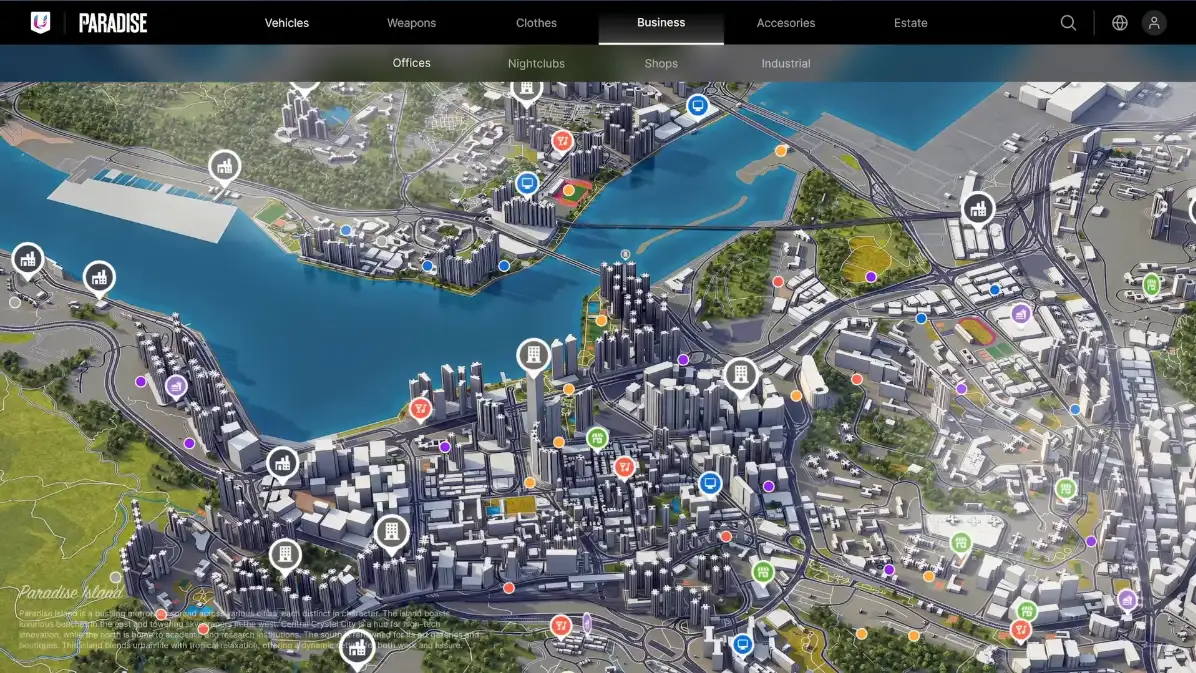Switch to the Shops filter
The width and height of the screenshot is (1196, 673).
point(661,63)
